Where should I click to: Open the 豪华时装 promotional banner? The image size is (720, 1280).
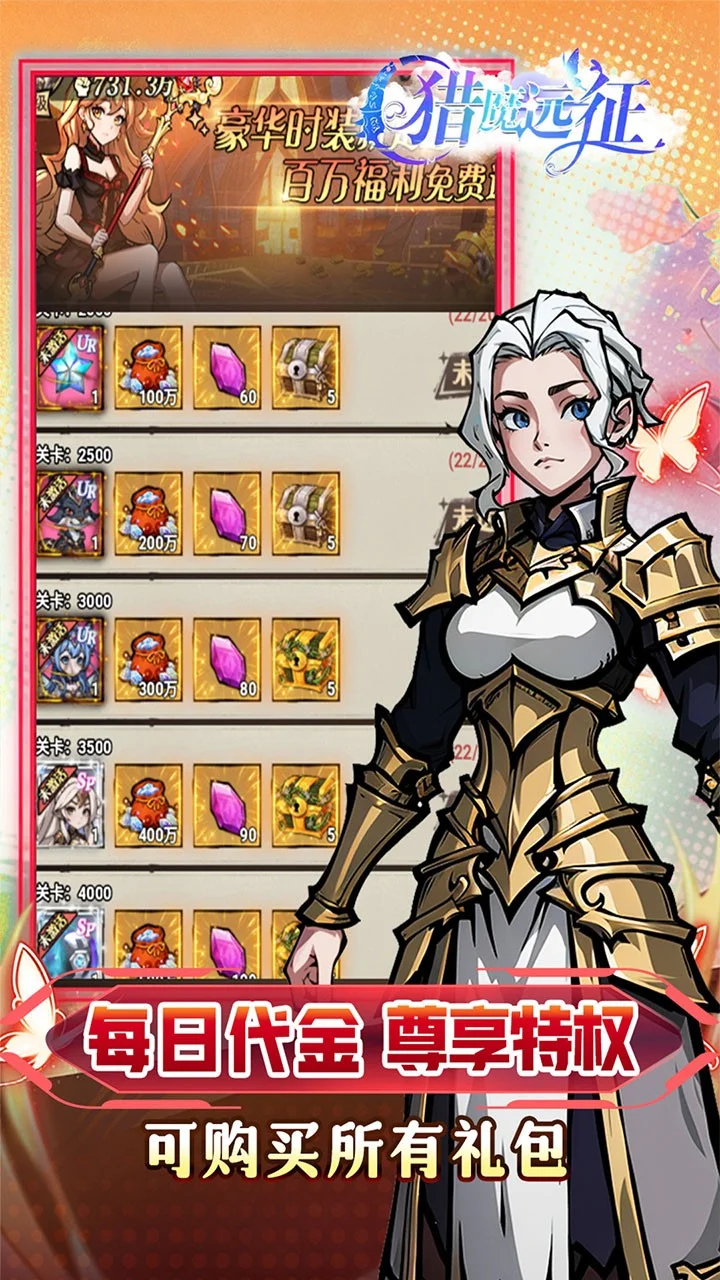click(x=265, y=190)
